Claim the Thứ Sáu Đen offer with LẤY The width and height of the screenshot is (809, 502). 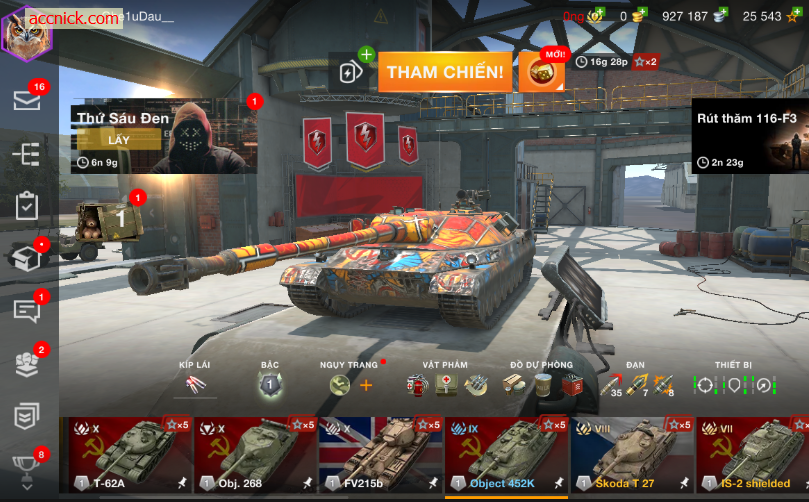[x=119, y=140]
